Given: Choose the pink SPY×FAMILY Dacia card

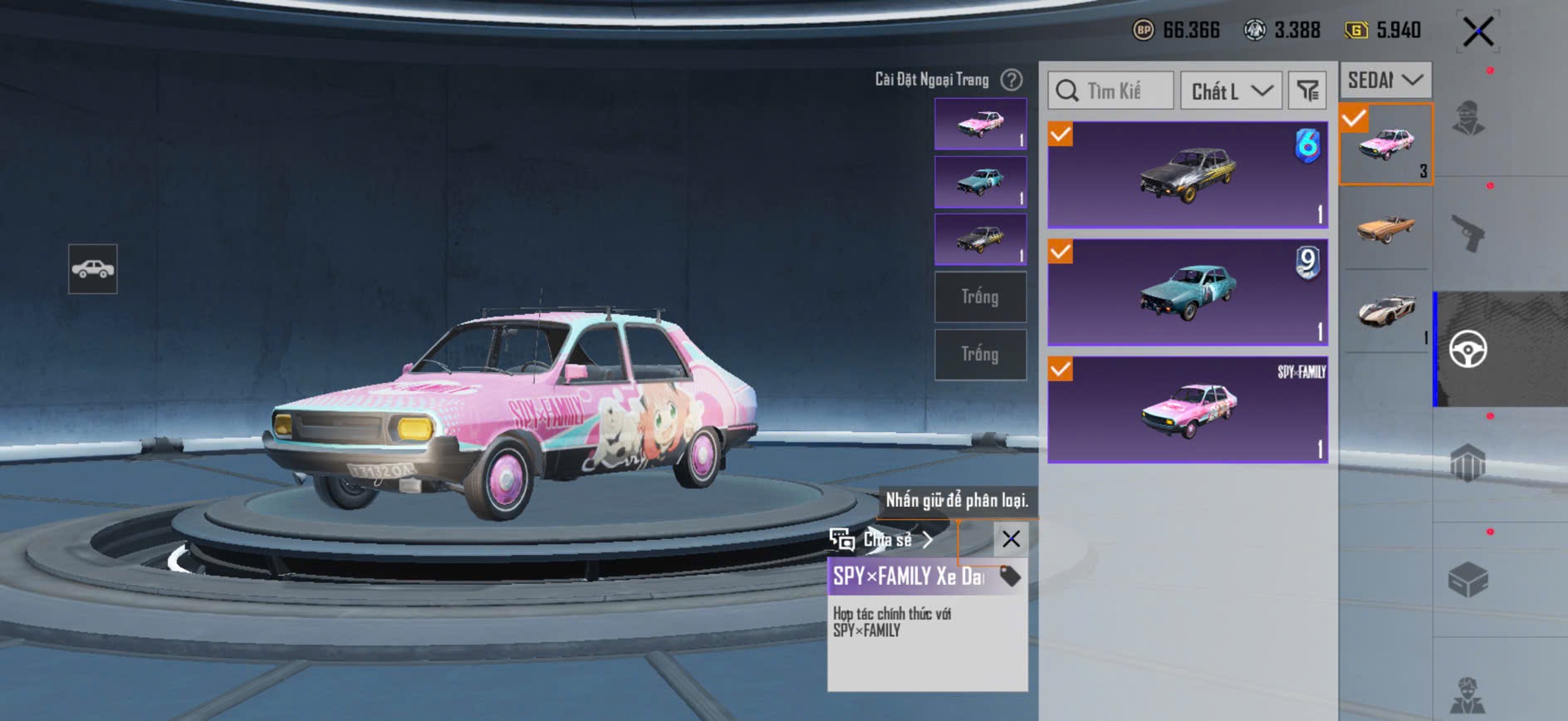Looking at the screenshot, I should 1188,410.
